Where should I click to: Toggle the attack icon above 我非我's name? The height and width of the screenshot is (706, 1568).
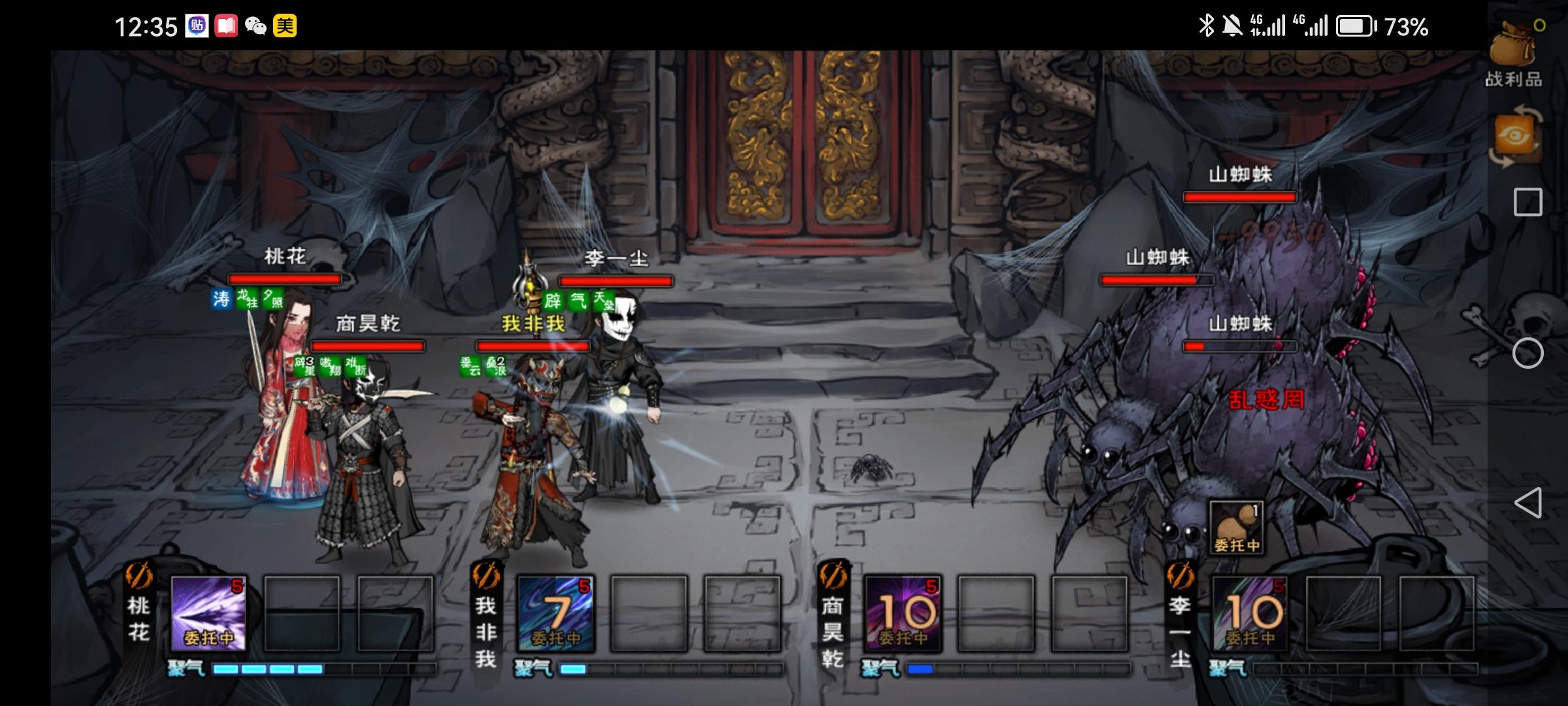(485, 575)
